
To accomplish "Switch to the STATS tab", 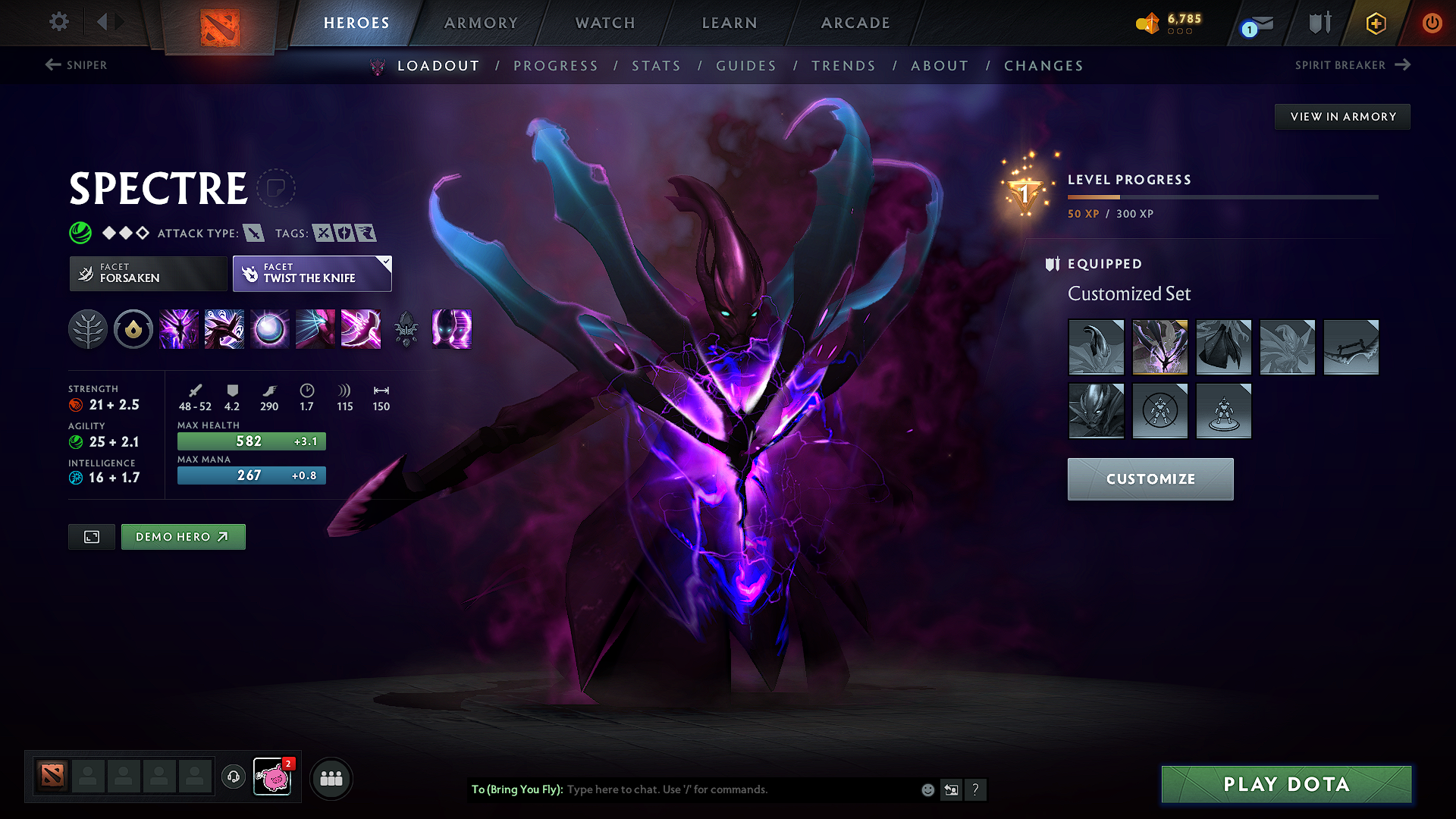I will click(x=656, y=65).
